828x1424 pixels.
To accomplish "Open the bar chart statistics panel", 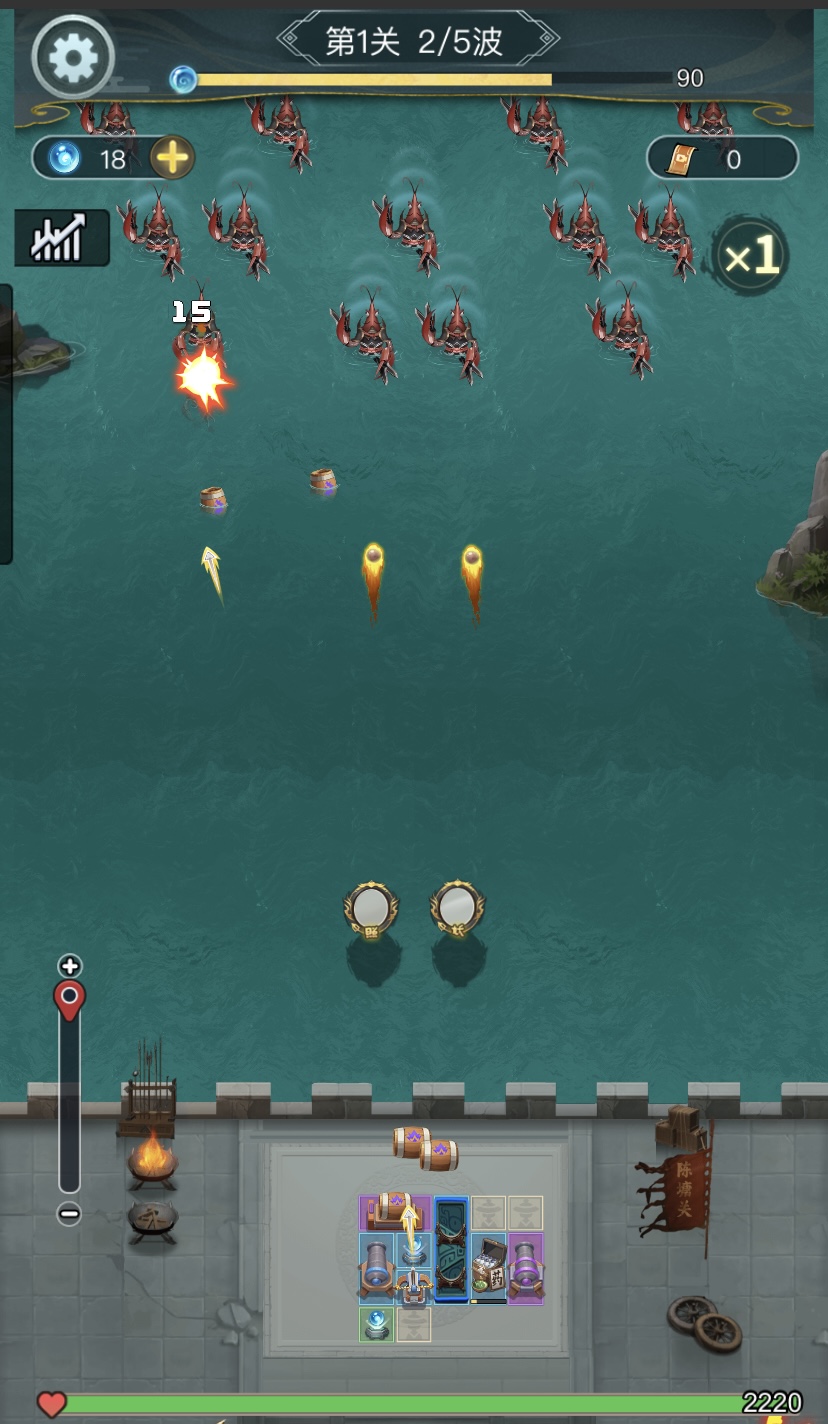I will tap(61, 238).
